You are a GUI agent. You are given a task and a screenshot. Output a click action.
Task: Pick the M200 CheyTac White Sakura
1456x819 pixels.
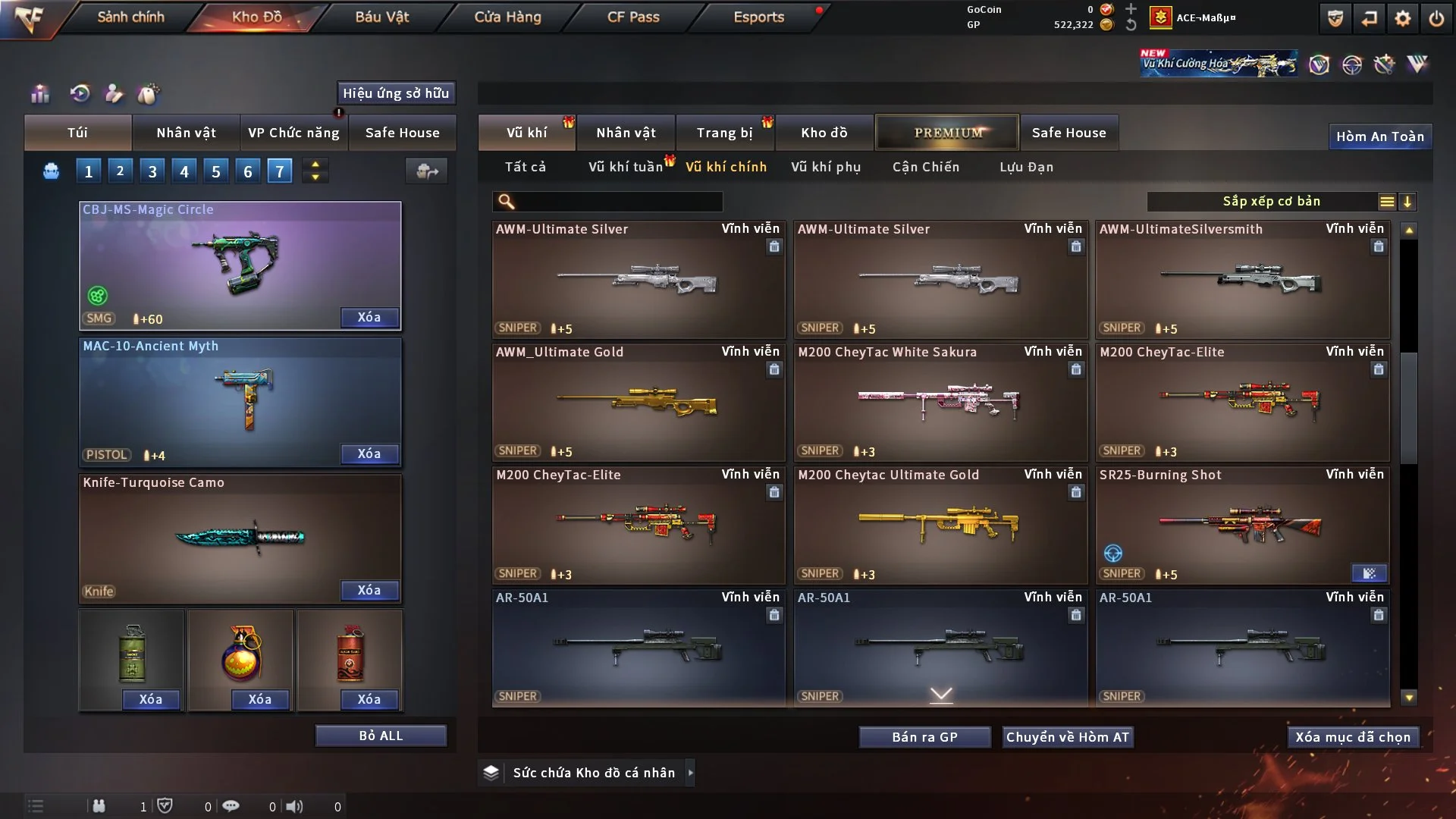940,402
